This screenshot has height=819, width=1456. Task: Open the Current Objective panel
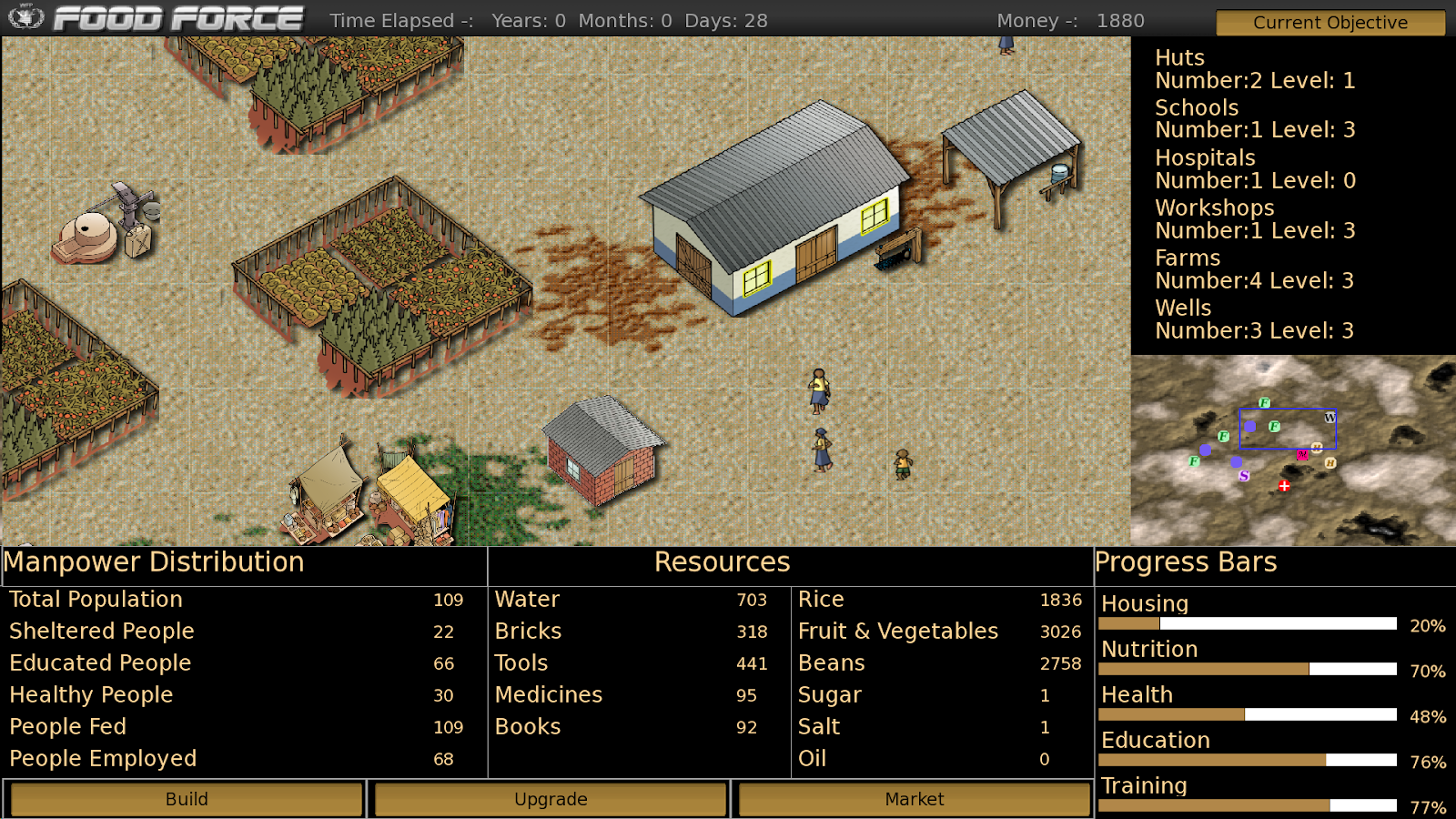1330,23
